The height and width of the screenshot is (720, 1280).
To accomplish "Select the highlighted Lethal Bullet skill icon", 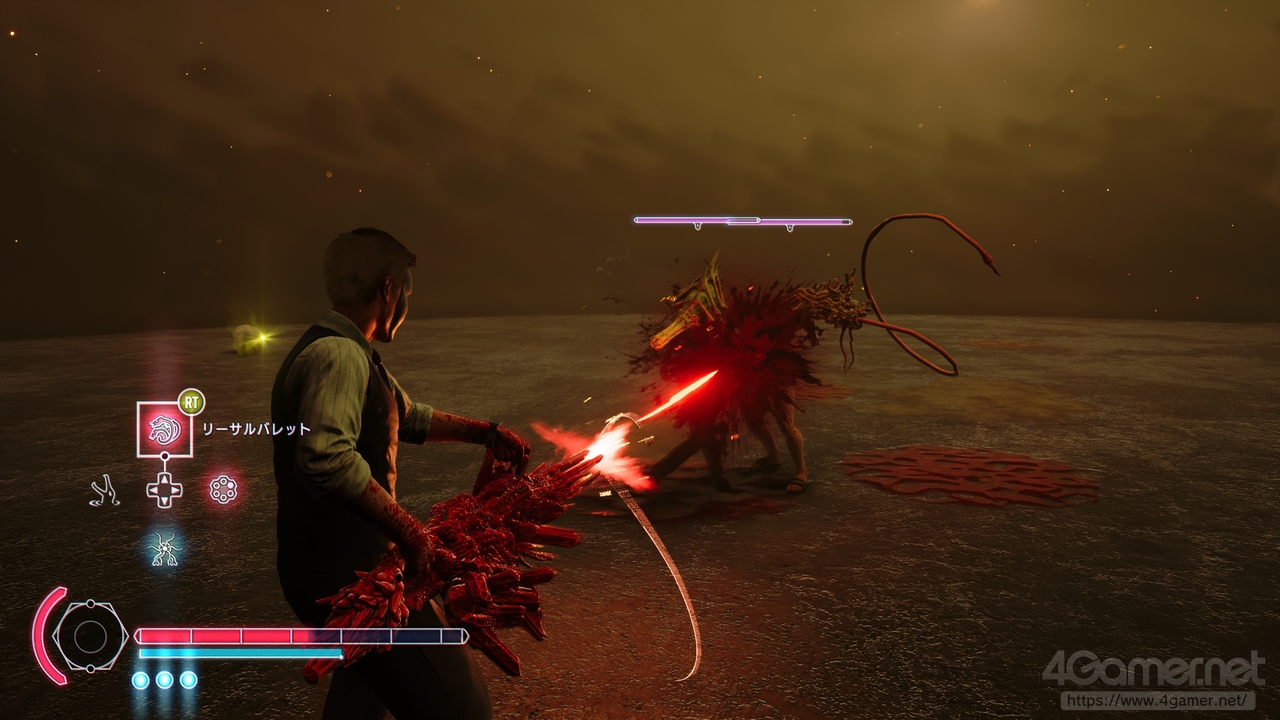I will pos(164,428).
